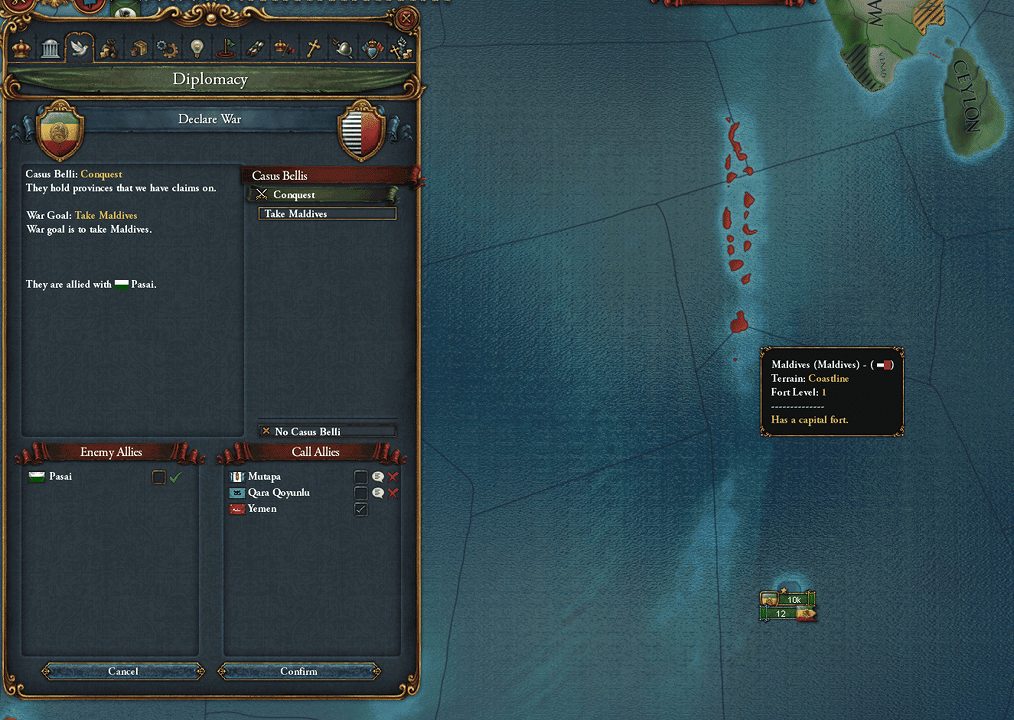Tick the Qara Qoyunlu call-to-arms checkbox
Viewport: 1014px width, 720px height.
pos(361,493)
